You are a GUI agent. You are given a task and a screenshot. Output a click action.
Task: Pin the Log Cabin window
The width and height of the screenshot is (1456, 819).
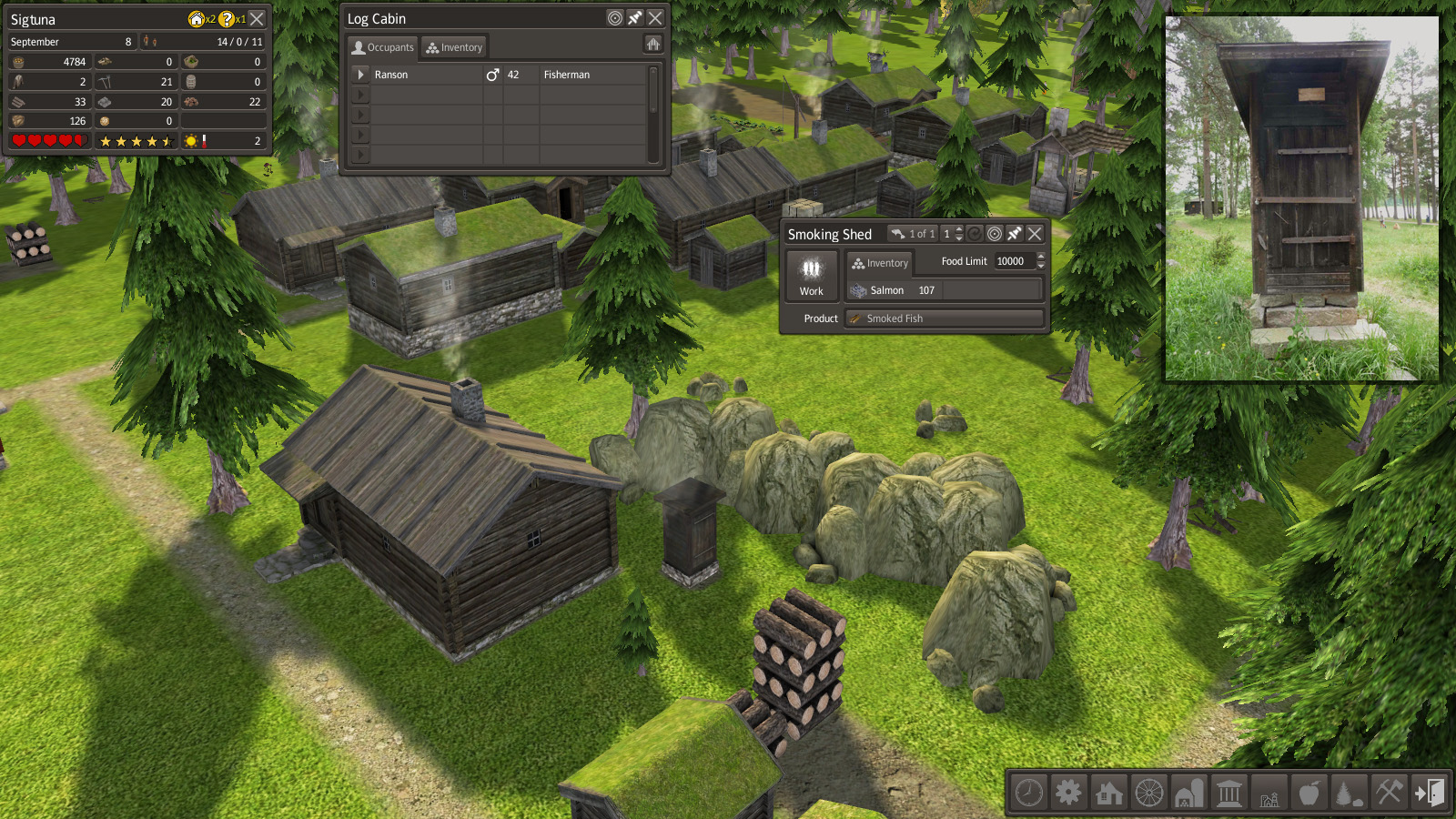click(x=635, y=18)
